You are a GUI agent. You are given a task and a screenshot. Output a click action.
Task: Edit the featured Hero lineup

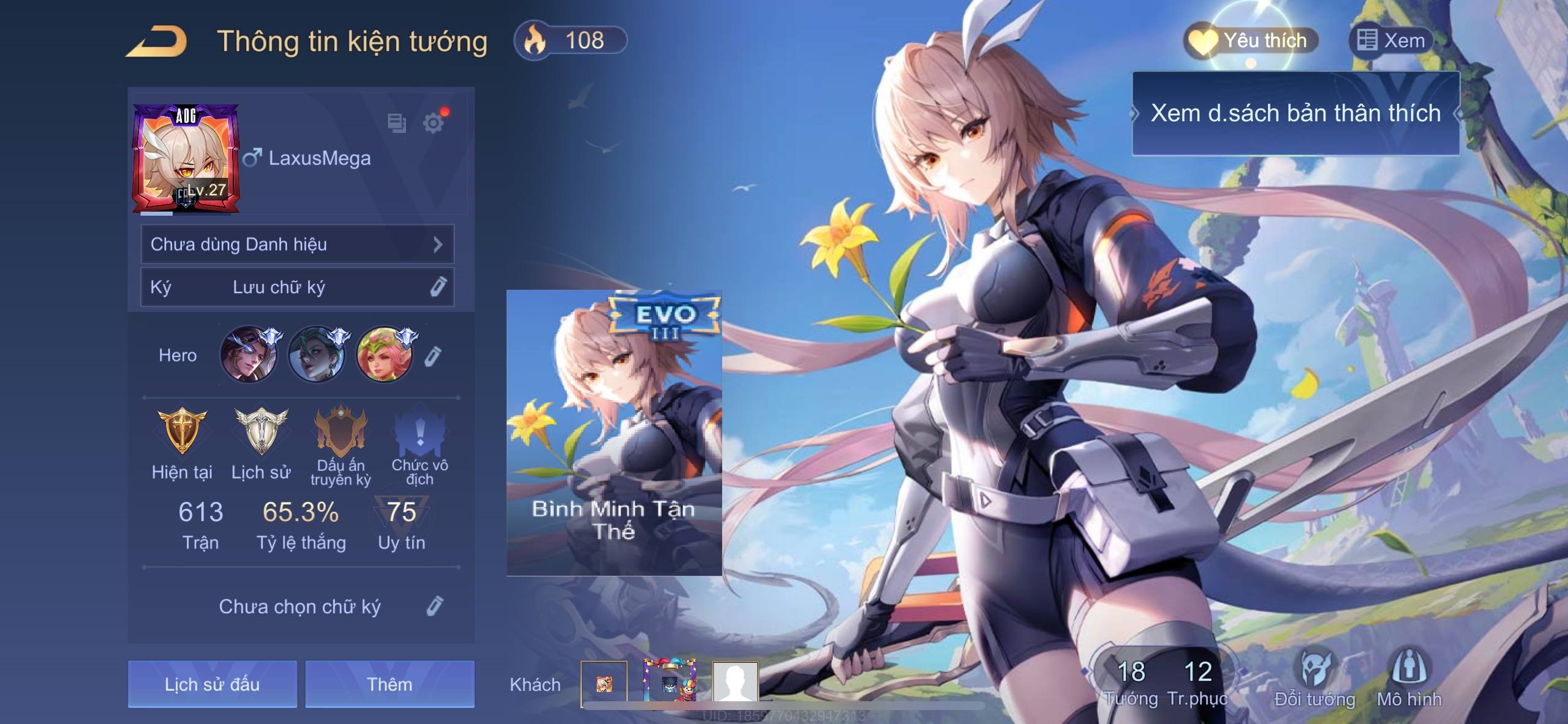(432, 356)
